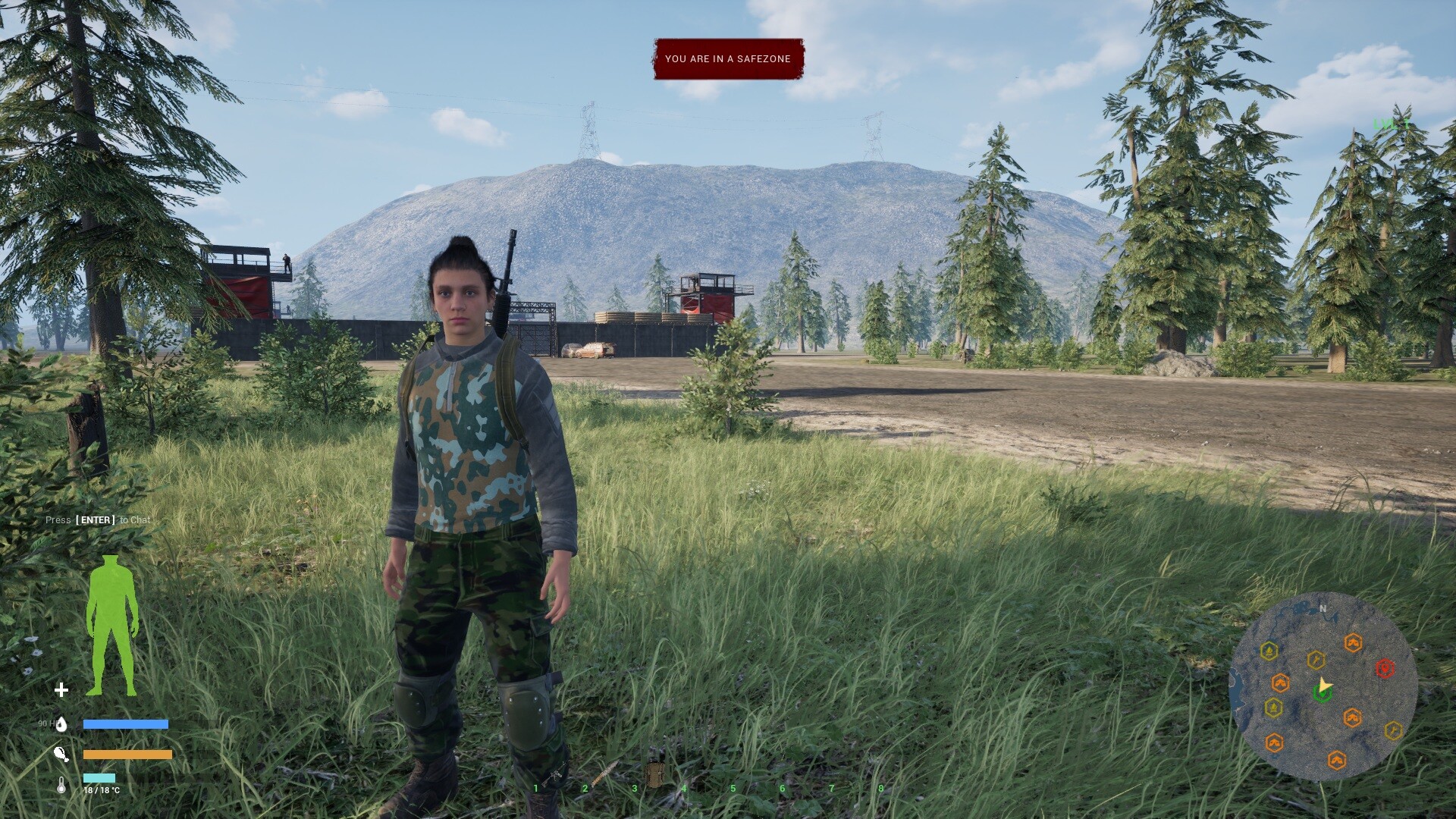1456x819 pixels.
Task: Click the blue health points bar
Action: [126, 724]
